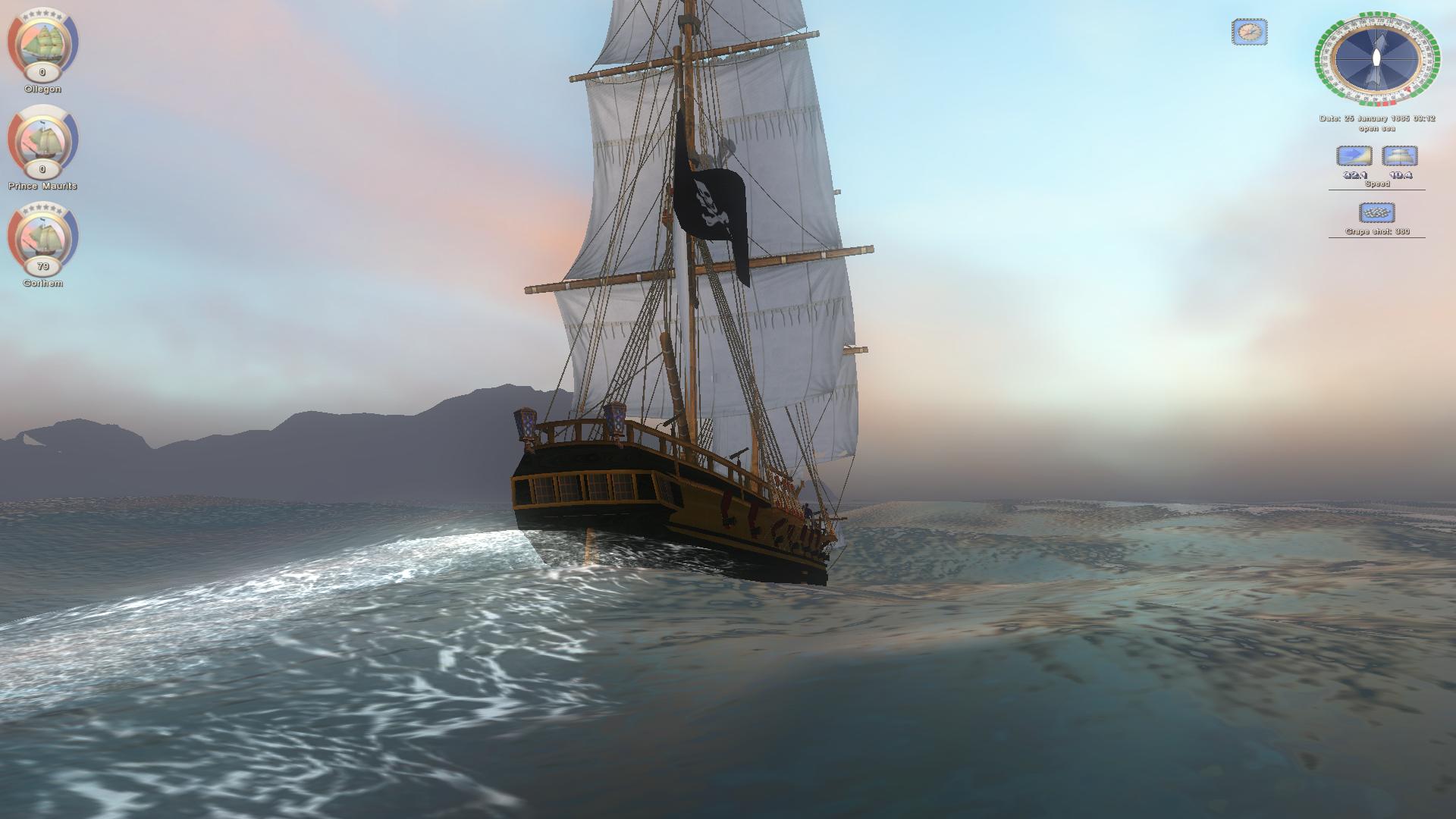Image resolution: width=1456 pixels, height=819 pixels.
Task: Pick the Gorihem ship portrait
Action: (42, 236)
